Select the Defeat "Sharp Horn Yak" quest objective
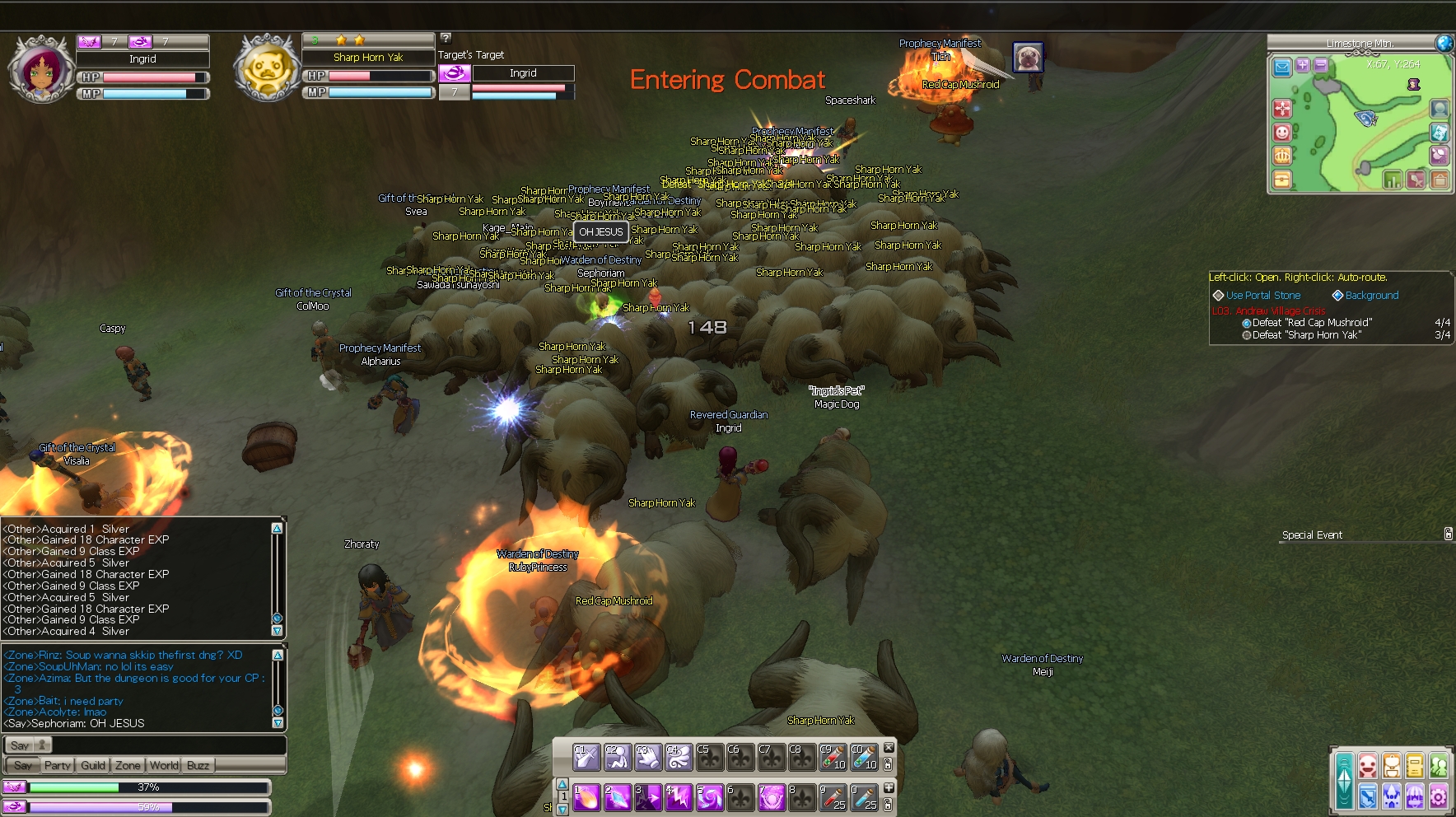Screen dimensions: 1456x817 click(x=1306, y=335)
